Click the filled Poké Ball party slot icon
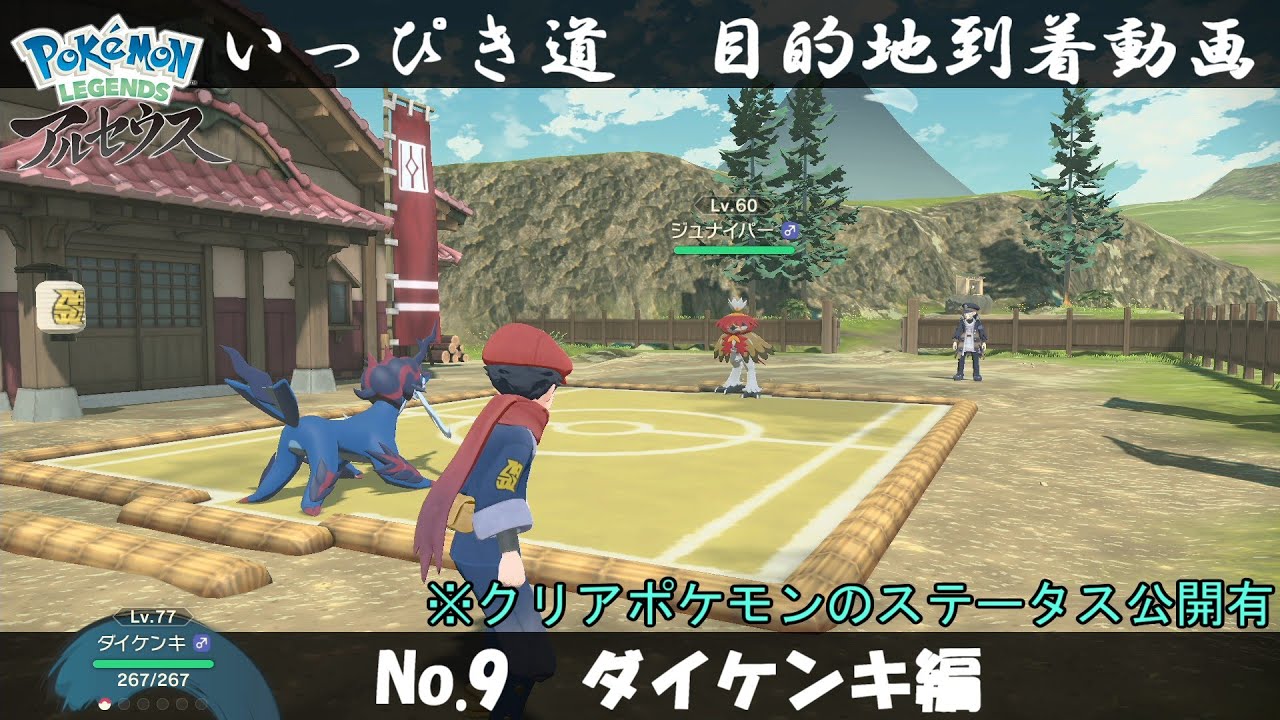Viewport: 1280px width, 720px height. tap(105, 703)
